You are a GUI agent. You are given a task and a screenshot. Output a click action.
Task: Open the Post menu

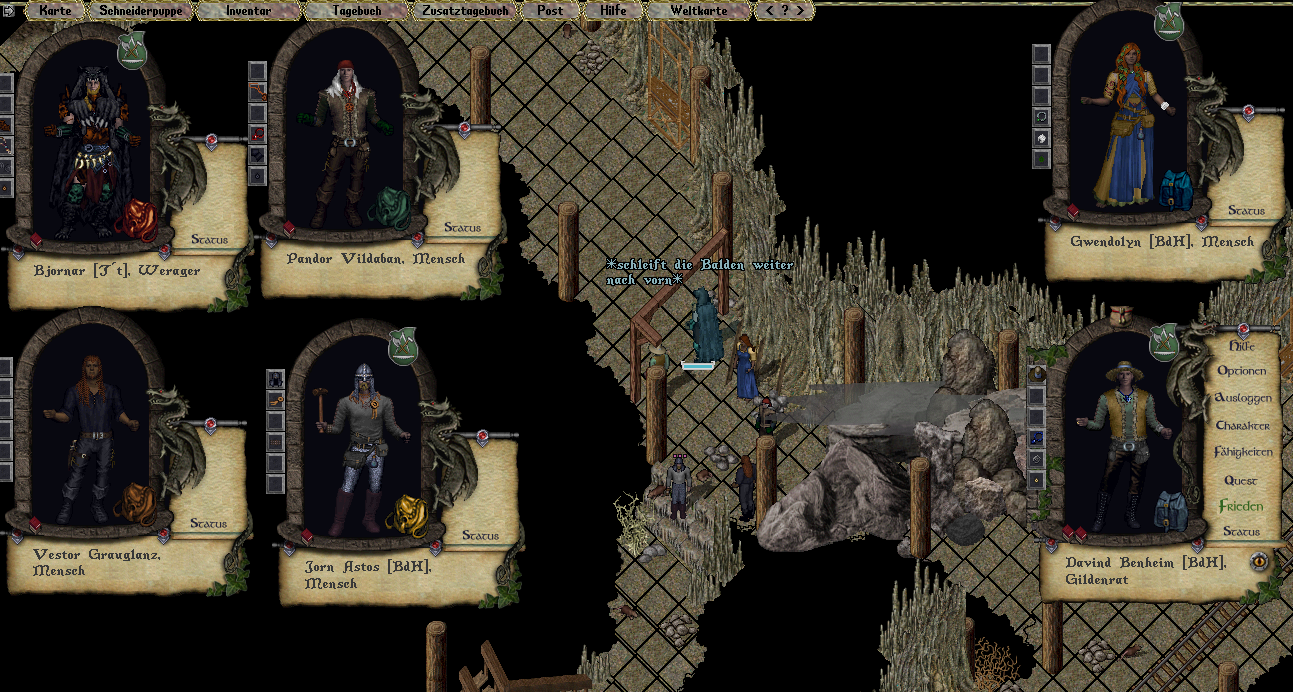pos(550,11)
